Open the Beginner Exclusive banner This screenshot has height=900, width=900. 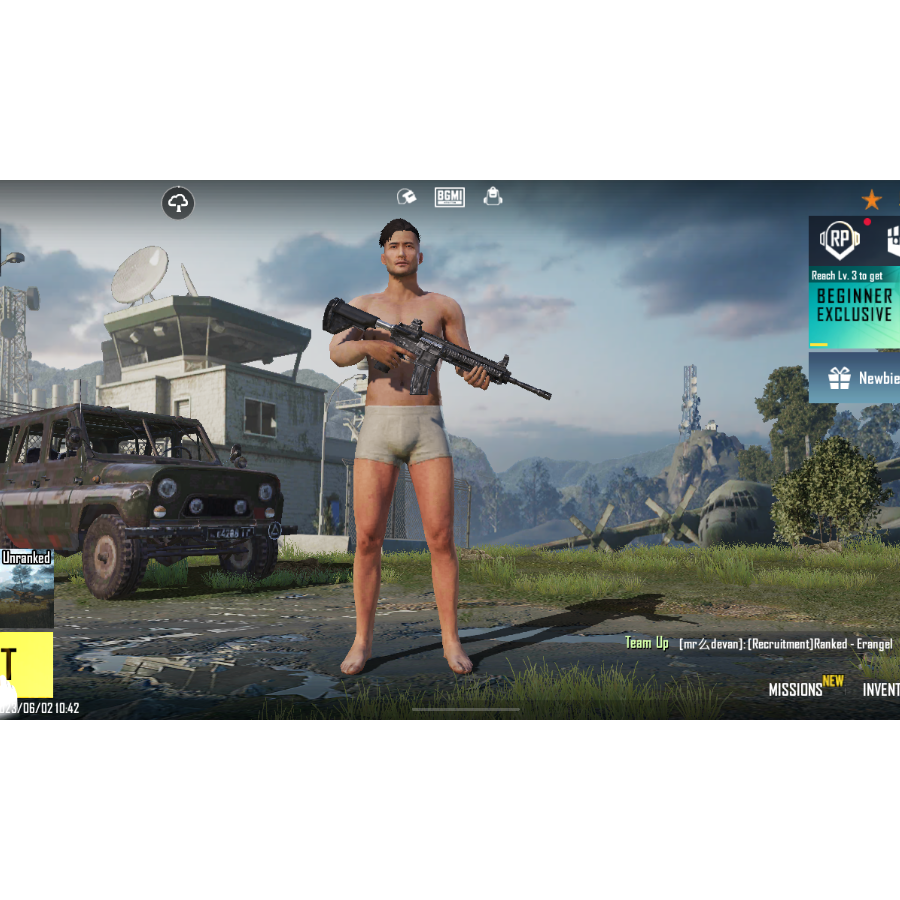(x=854, y=306)
